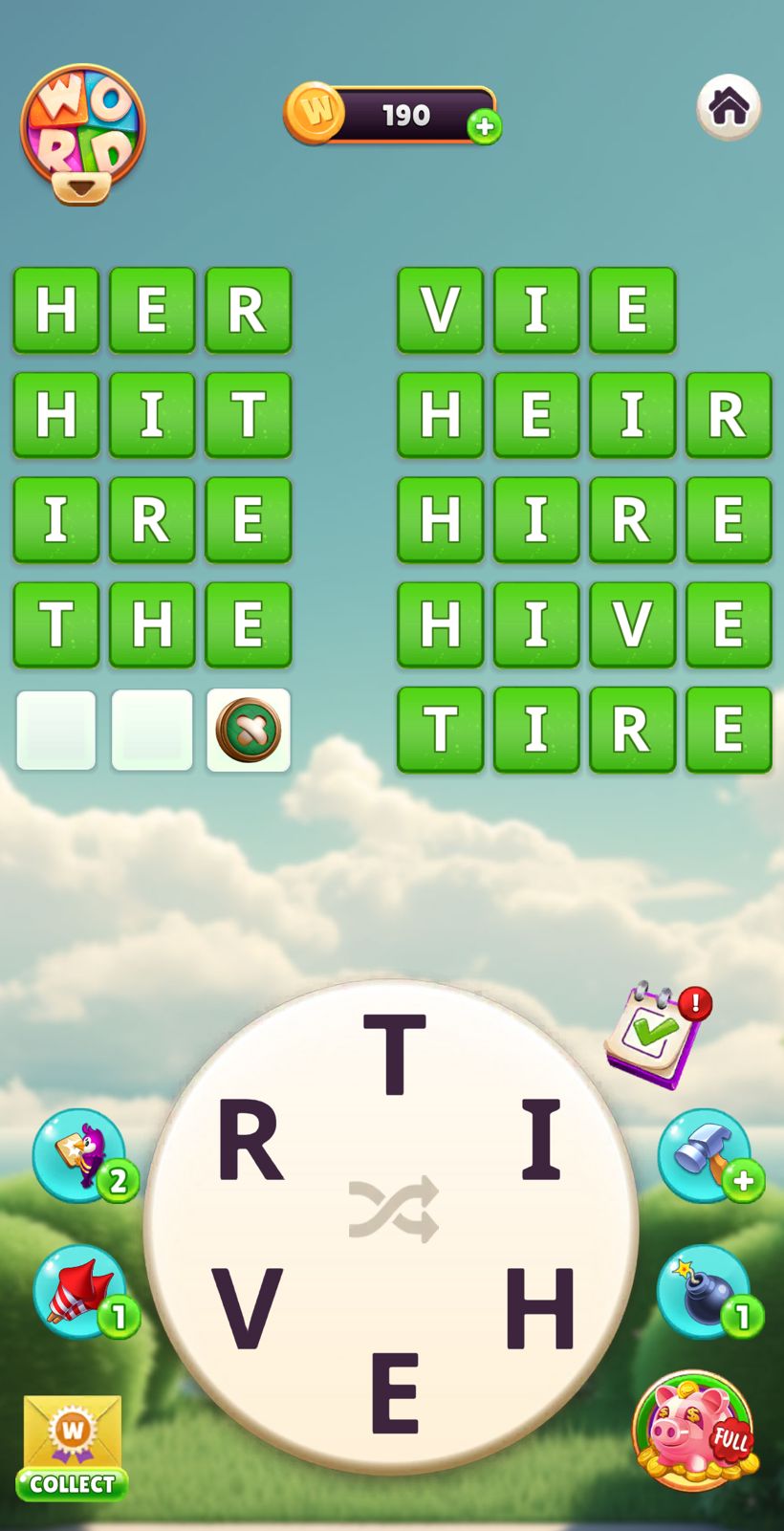Select letter T on the wheel
Screen dimensions: 784x1531
(394, 1054)
